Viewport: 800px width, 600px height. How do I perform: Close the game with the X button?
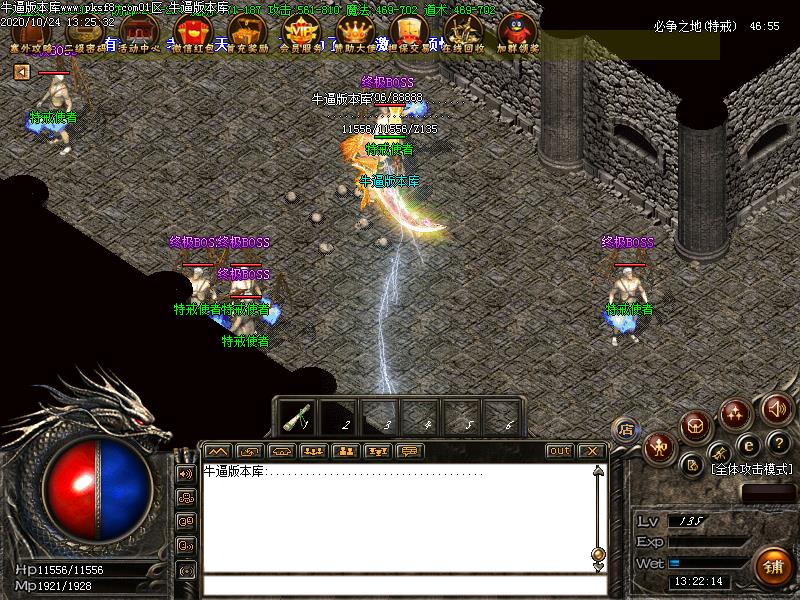(x=591, y=451)
